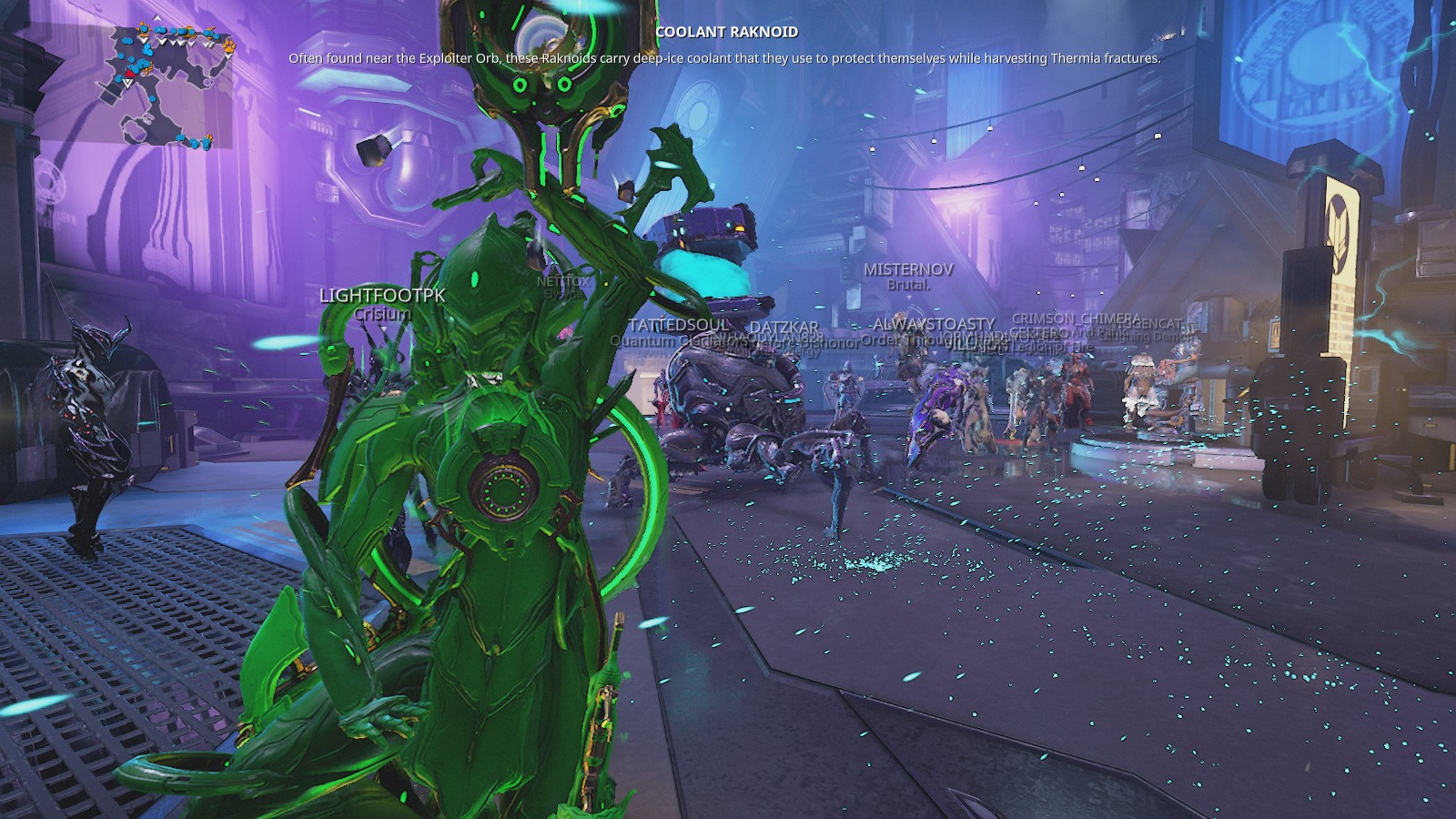This screenshot has height=819, width=1456.
Task: Click the COOLANT RAKNOID title banner
Action: 728,30
